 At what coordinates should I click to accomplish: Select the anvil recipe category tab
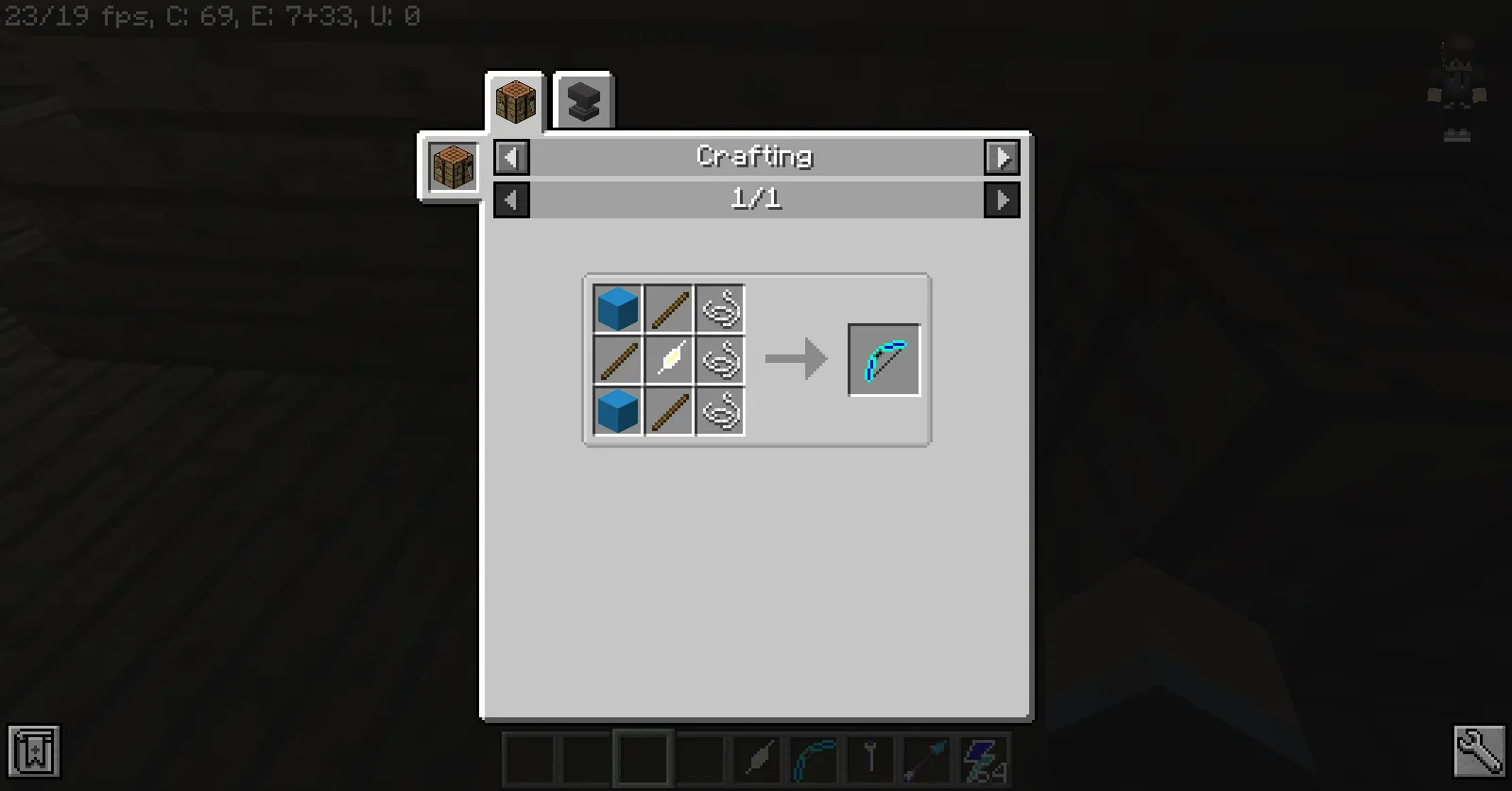[583, 99]
